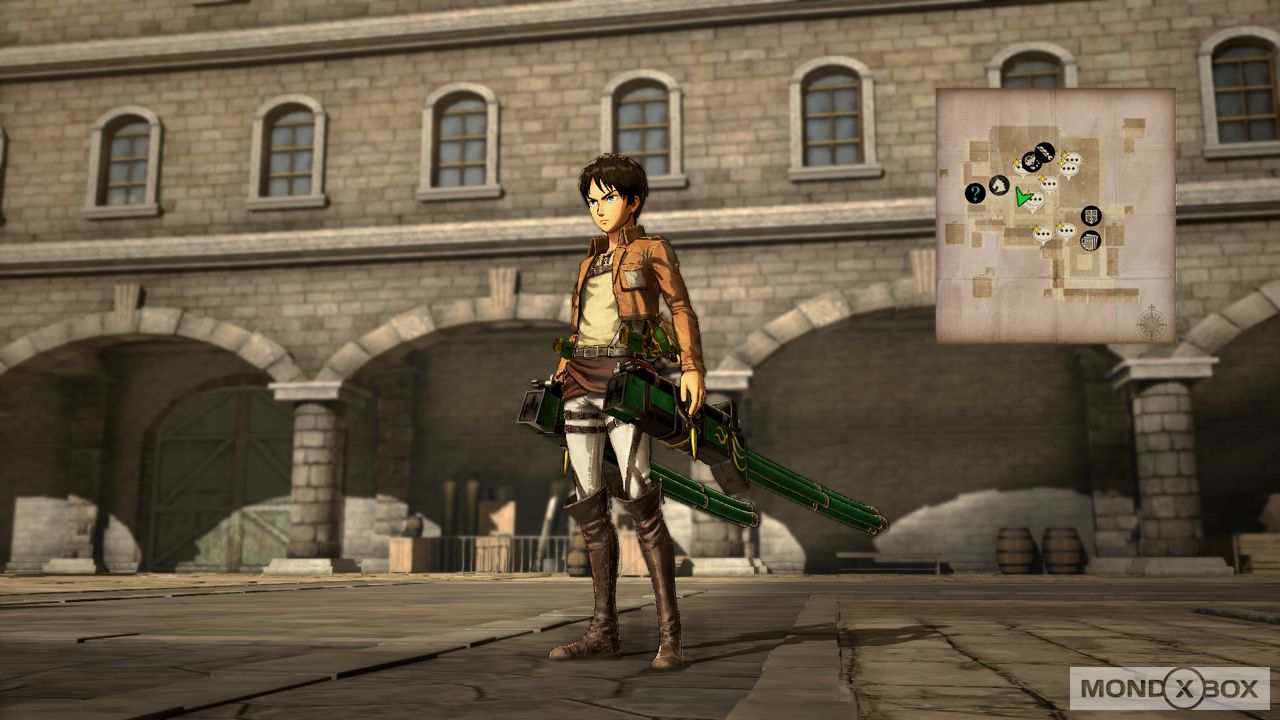1280x720 pixels.
Task: Open the MondoXbox watermark link
Action: [1169, 688]
